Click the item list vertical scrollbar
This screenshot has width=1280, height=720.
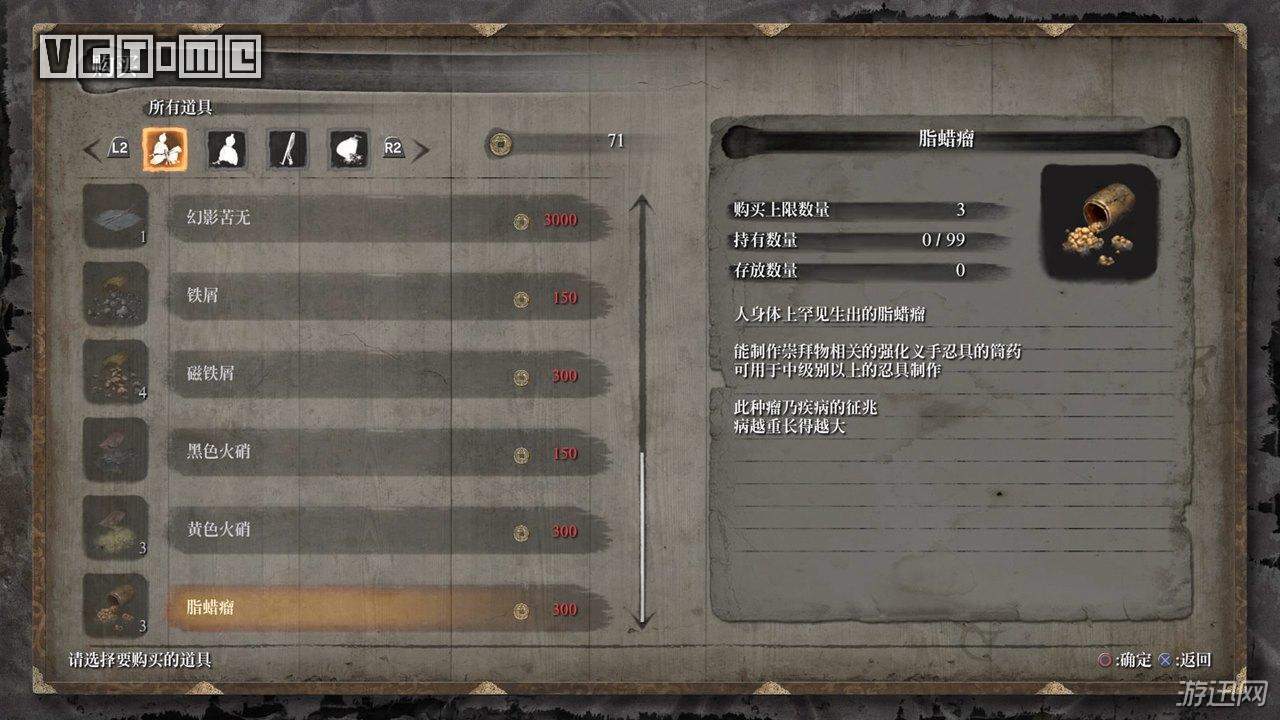(x=642, y=410)
